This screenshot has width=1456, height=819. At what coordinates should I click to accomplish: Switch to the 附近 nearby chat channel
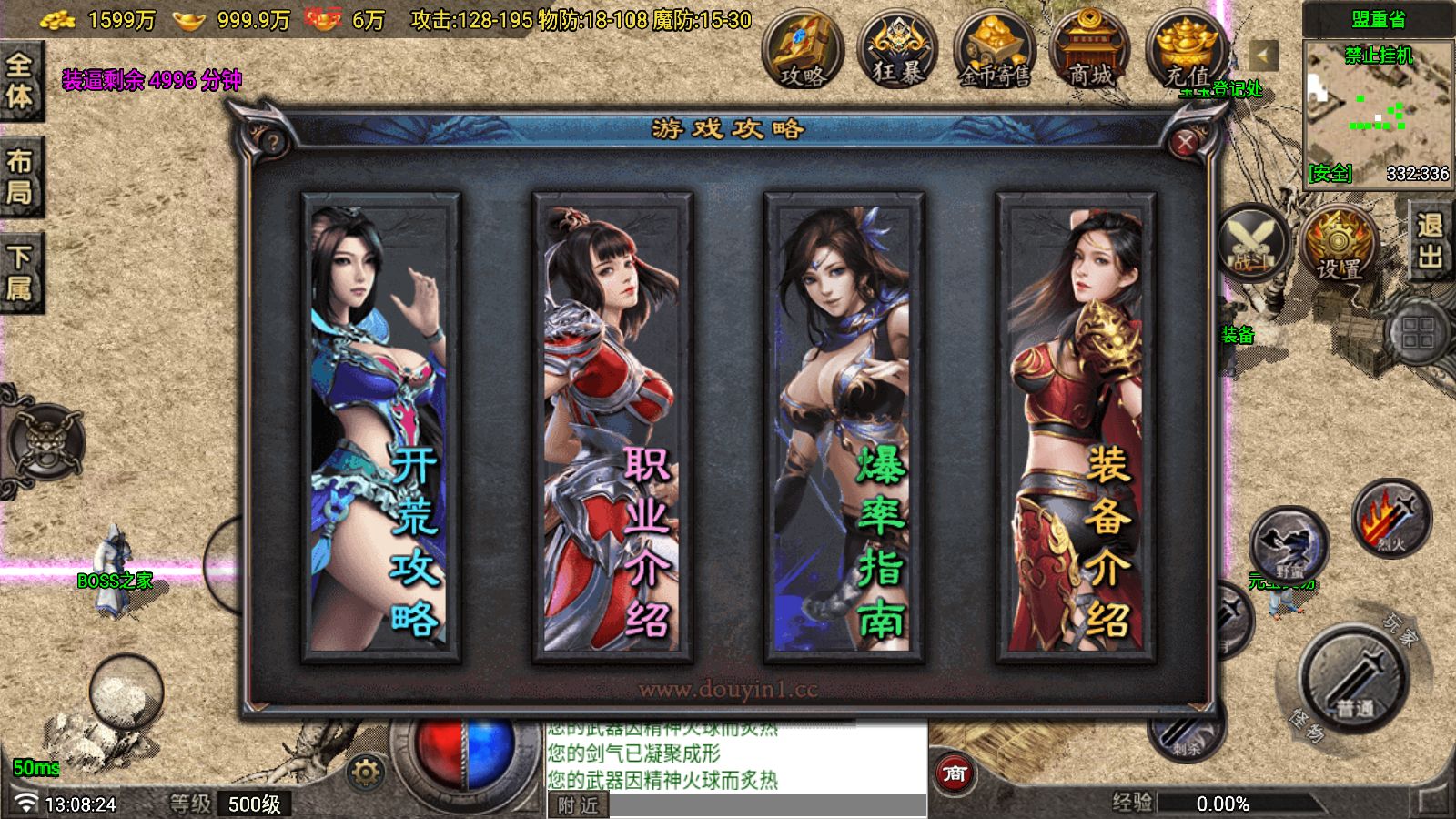[x=578, y=805]
